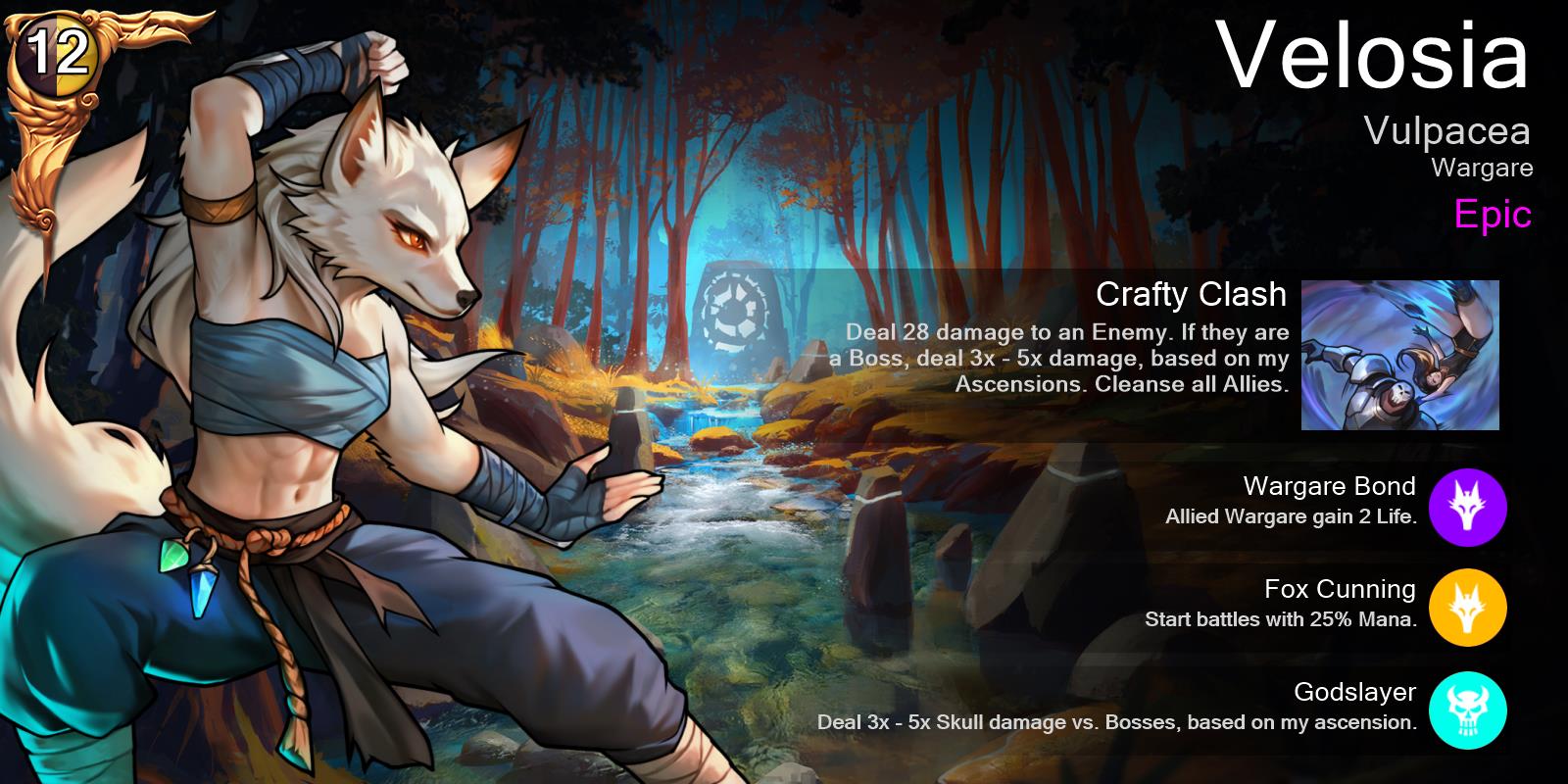Select the orange Fox Cunning trait icon
1568x784 pixels.
(x=1467, y=610)
